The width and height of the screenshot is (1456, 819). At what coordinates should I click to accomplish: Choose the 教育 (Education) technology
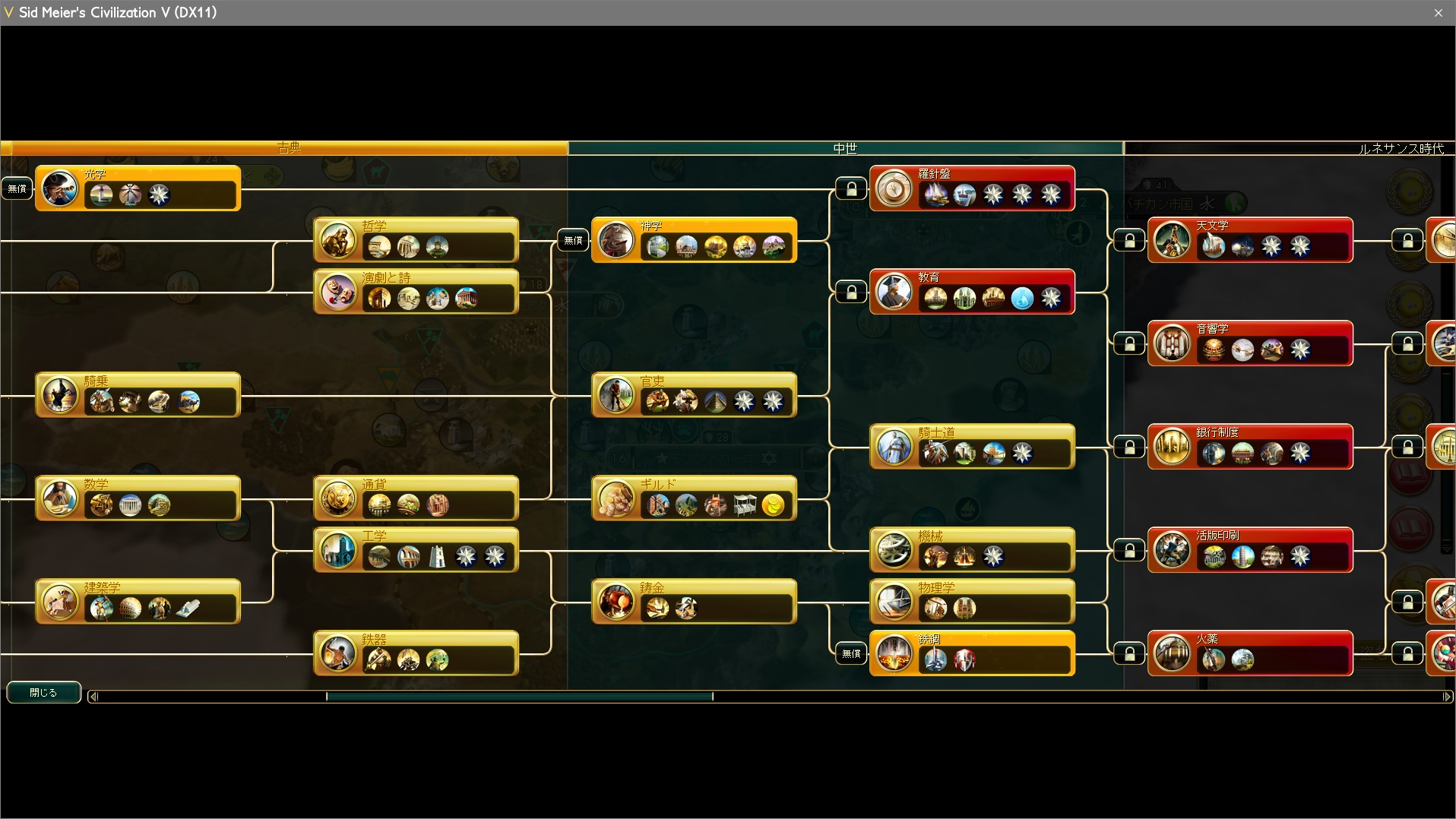pos(972,291)
